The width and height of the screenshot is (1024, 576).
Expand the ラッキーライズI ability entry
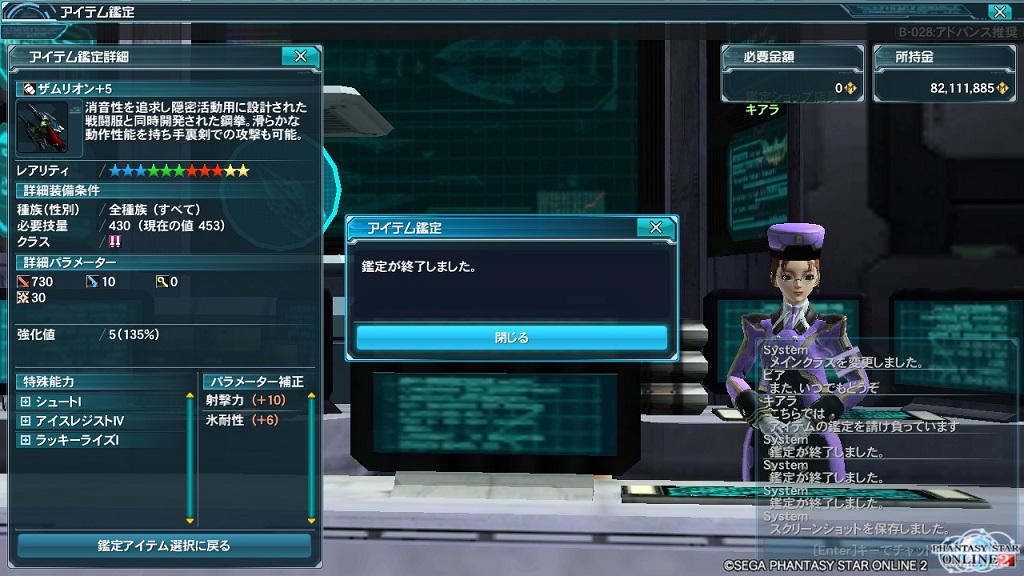(25, 439)
